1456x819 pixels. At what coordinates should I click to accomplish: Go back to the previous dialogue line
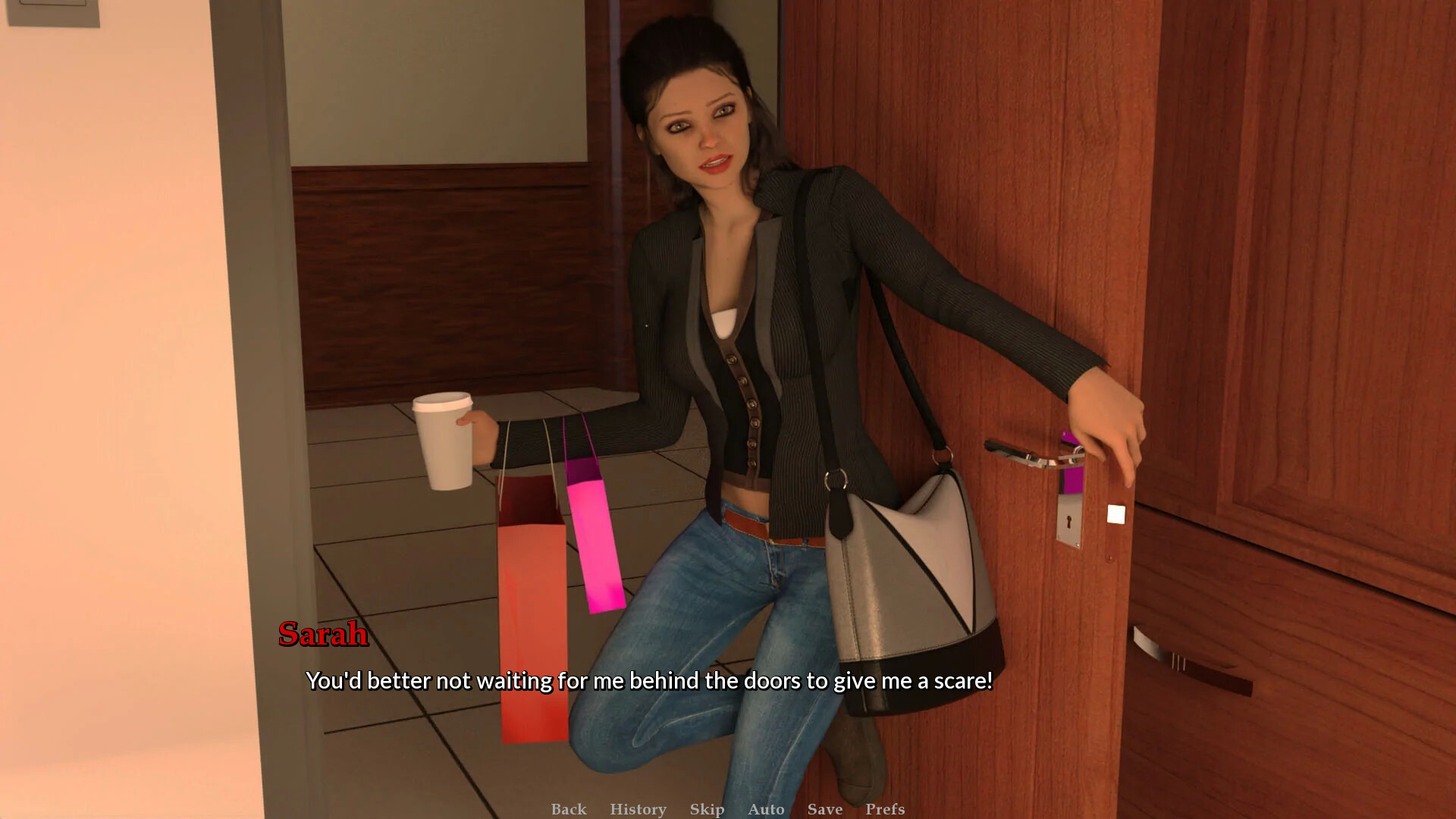(569, 809)
